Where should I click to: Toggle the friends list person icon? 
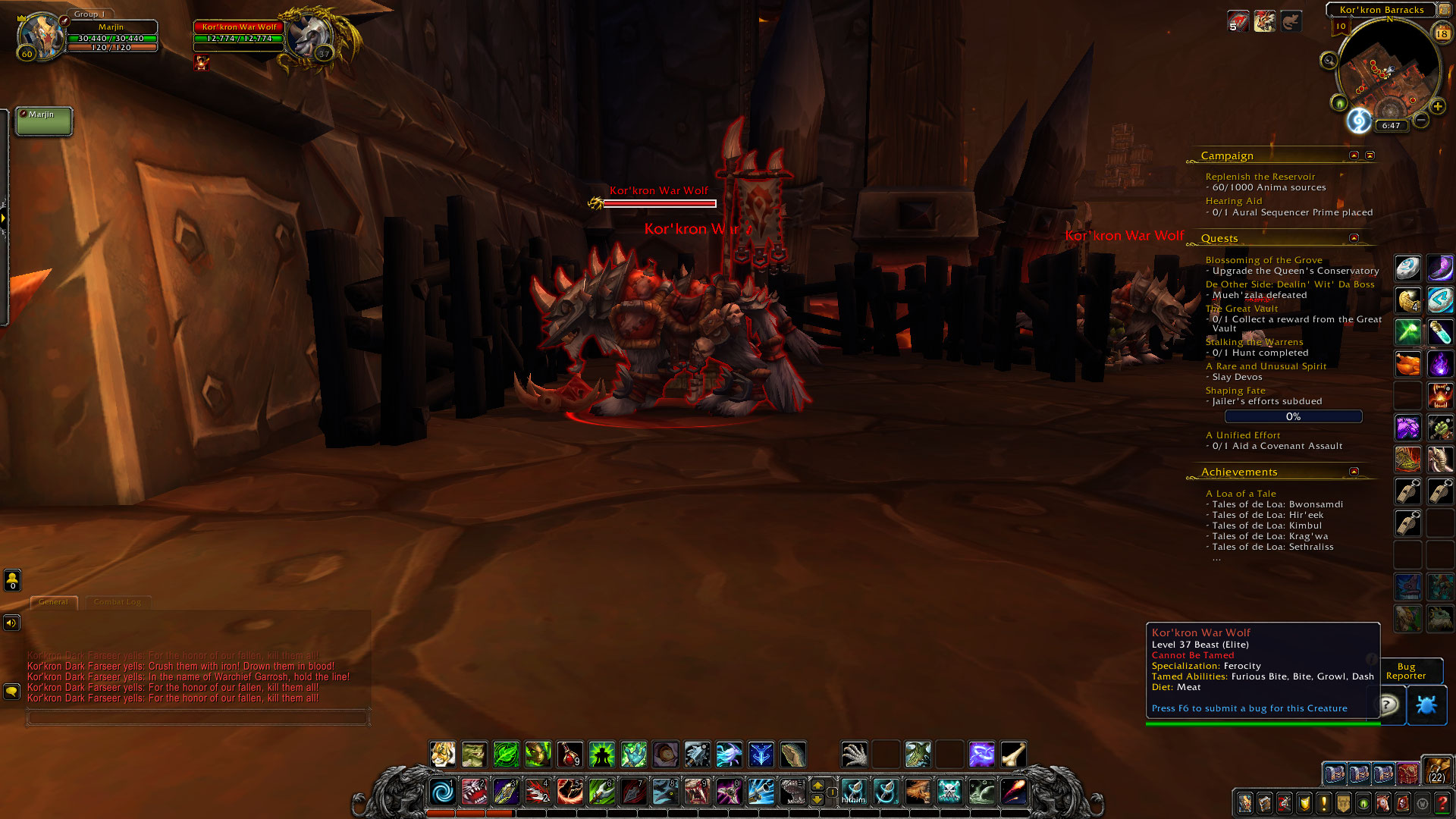click(13, 581)
